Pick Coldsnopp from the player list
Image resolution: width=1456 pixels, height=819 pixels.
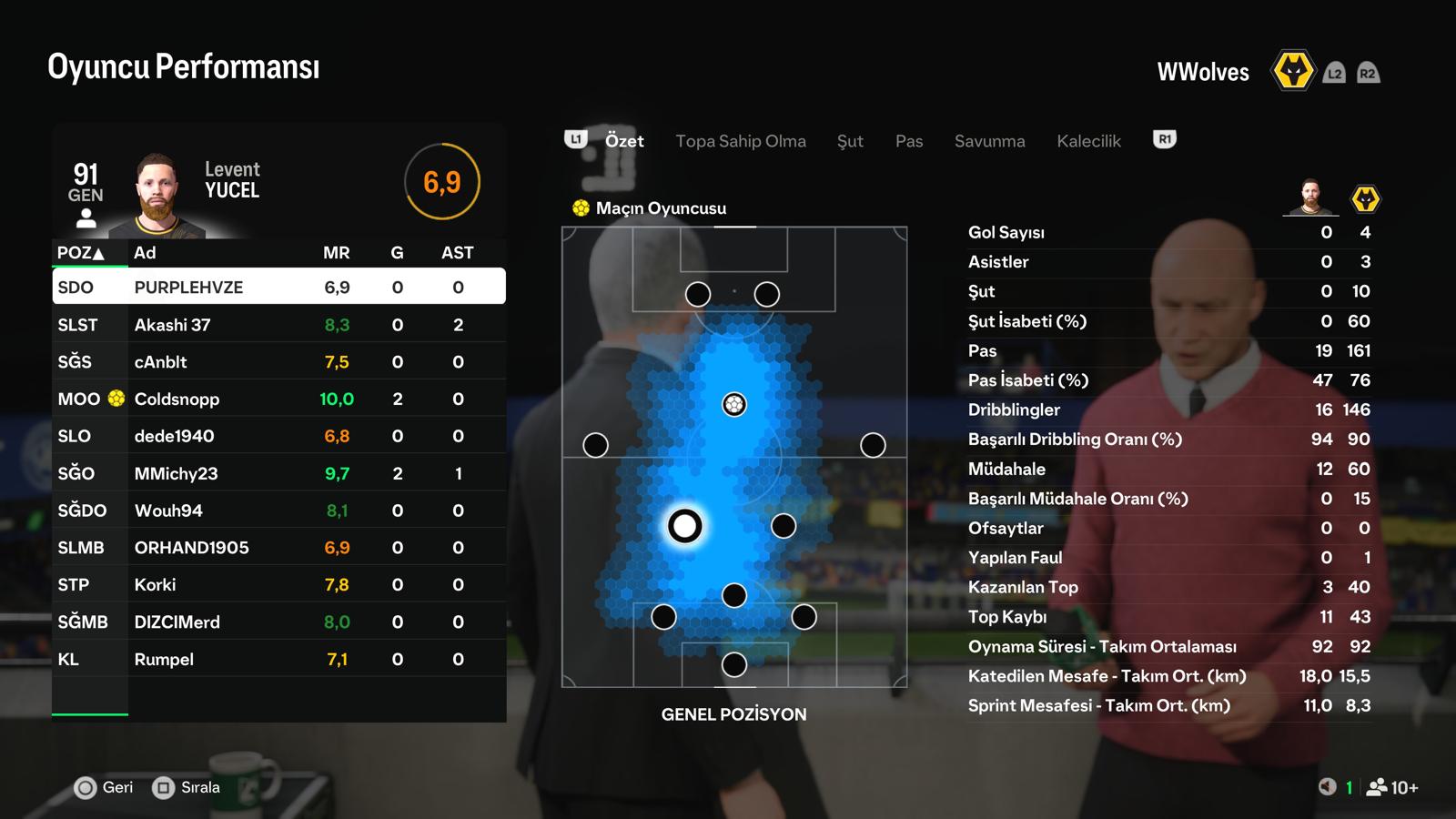(278, 399)
